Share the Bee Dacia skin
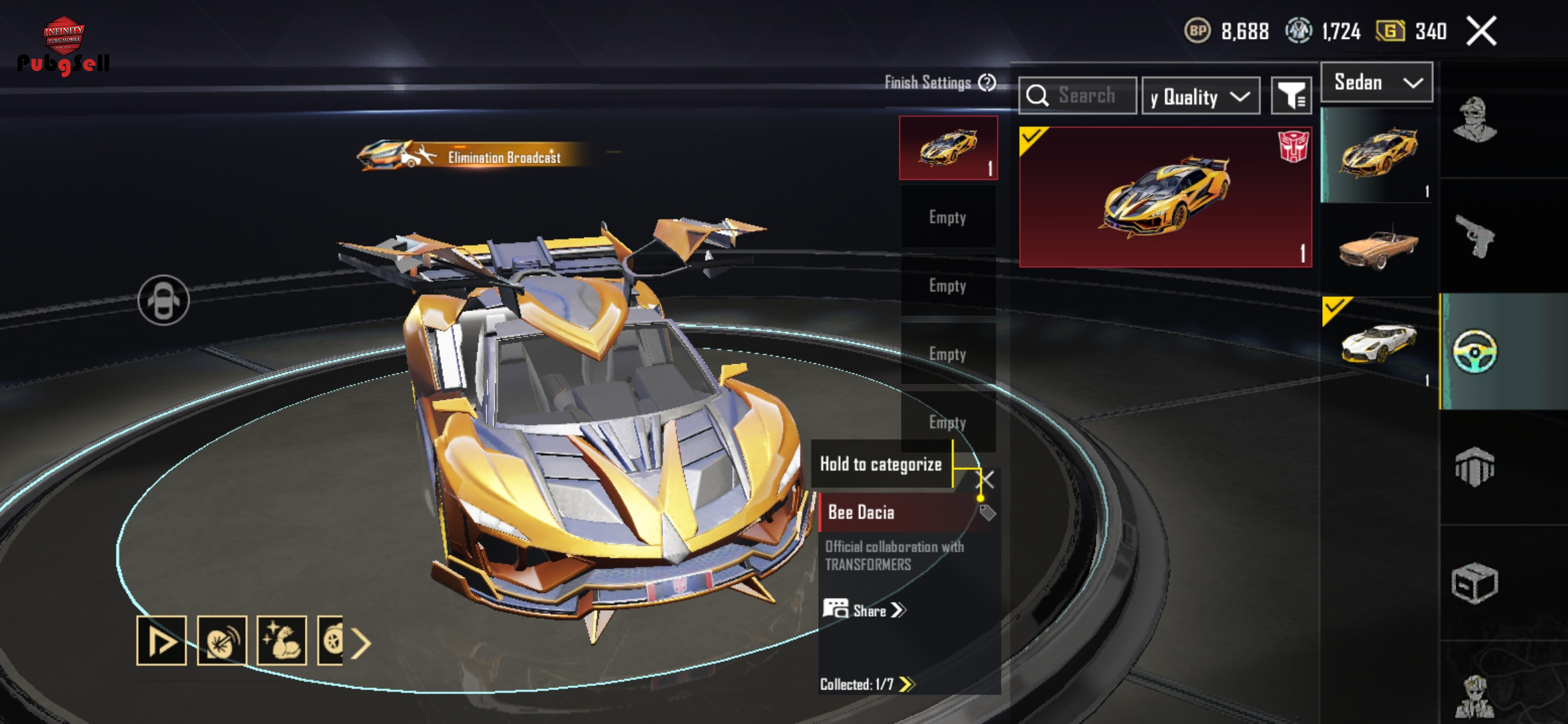Image resolution: width=1568 pixels, height=724 pixels. point(864,610)
